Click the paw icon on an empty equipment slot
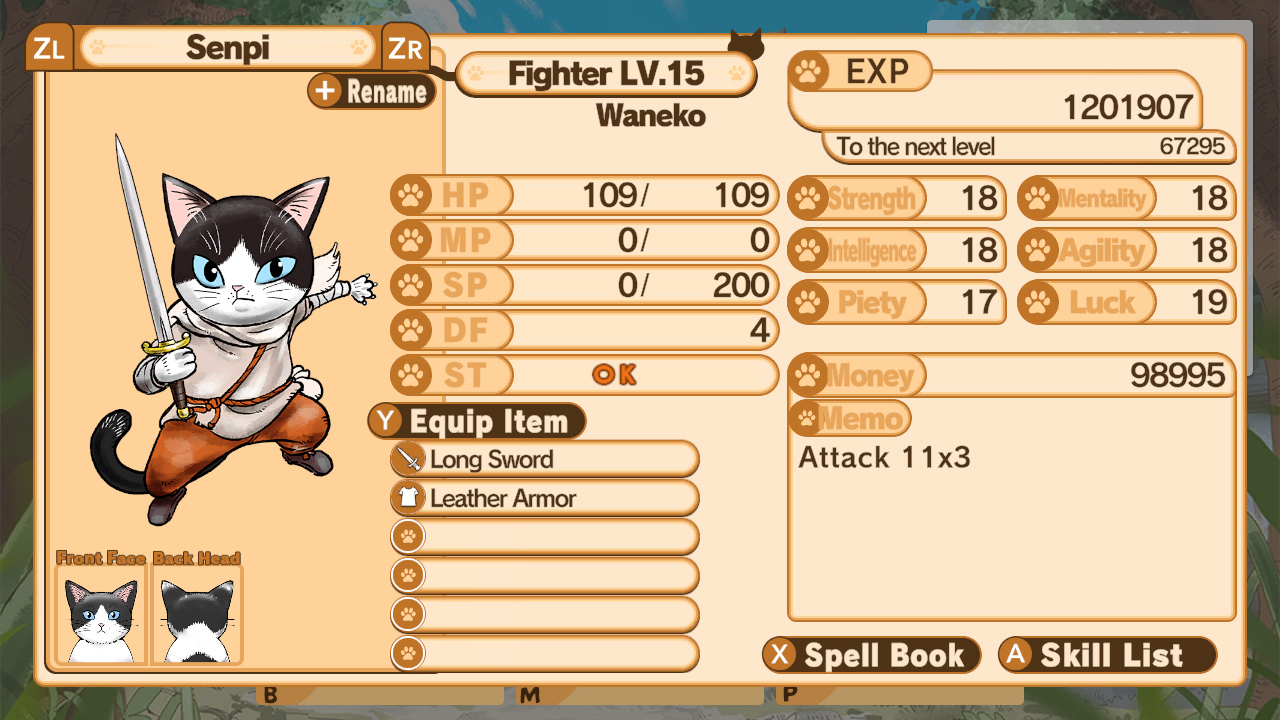Image resolution: width=1280 pixels, height=720 pixels. point(407,537)
